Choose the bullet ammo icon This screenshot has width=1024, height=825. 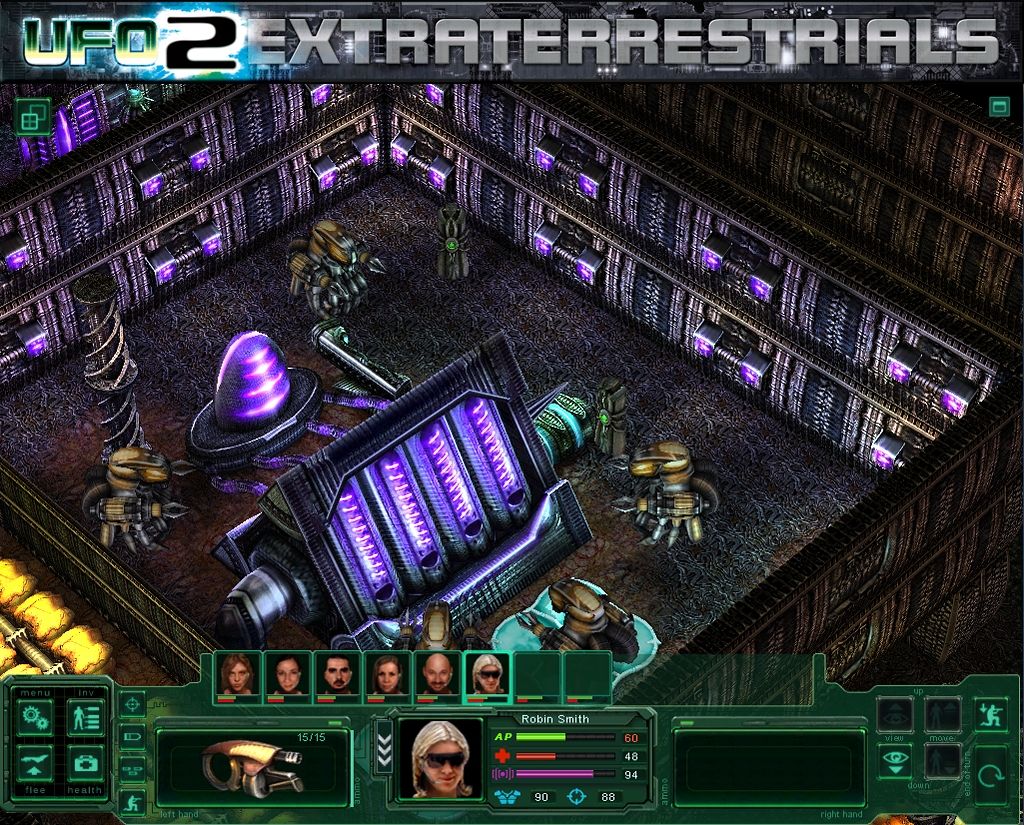(x=131, y=737)
